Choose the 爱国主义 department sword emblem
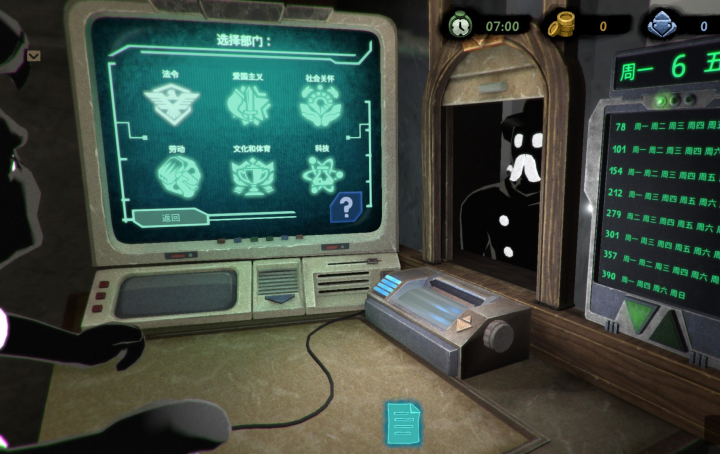 point(247,102)
